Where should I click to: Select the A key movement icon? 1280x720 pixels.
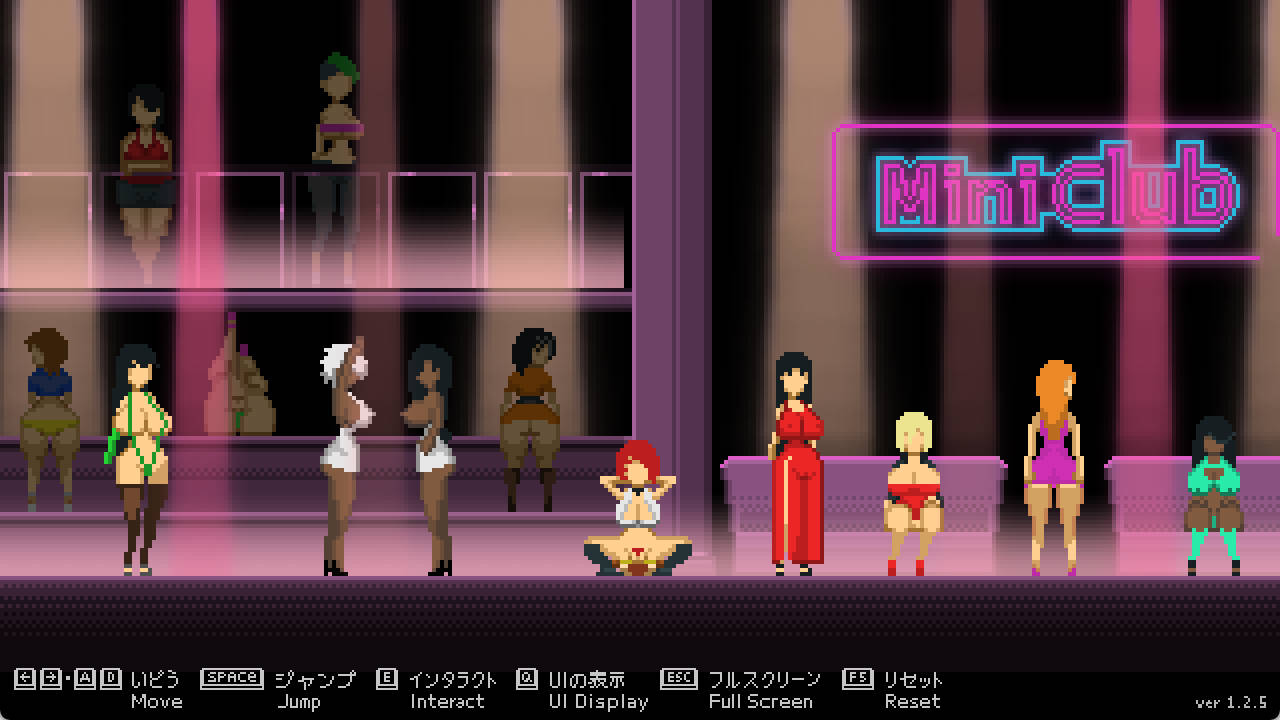pos(83,678)
